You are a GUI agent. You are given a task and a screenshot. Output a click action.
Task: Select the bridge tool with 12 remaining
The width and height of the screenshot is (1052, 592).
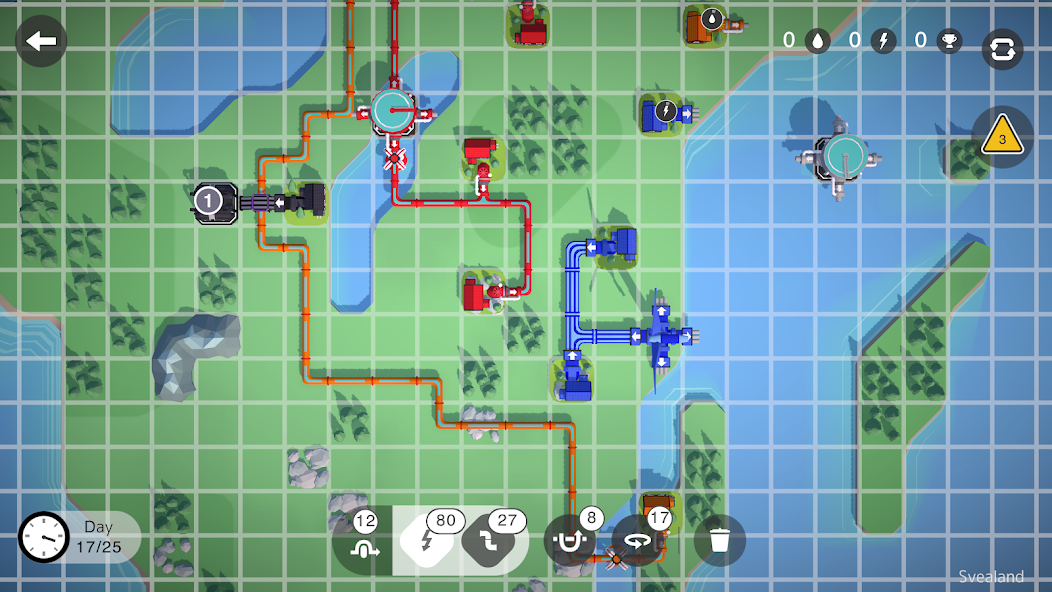(360, 541)
